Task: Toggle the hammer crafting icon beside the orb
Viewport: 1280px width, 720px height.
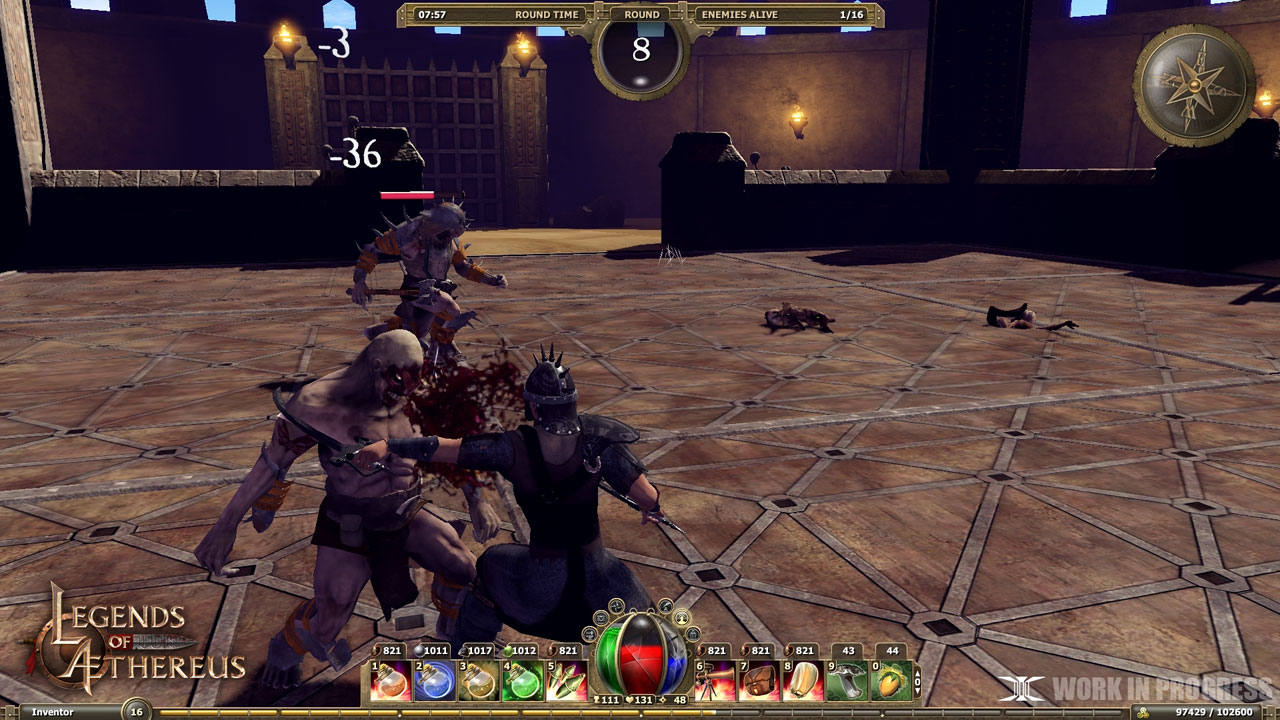Action: (665, 606)
